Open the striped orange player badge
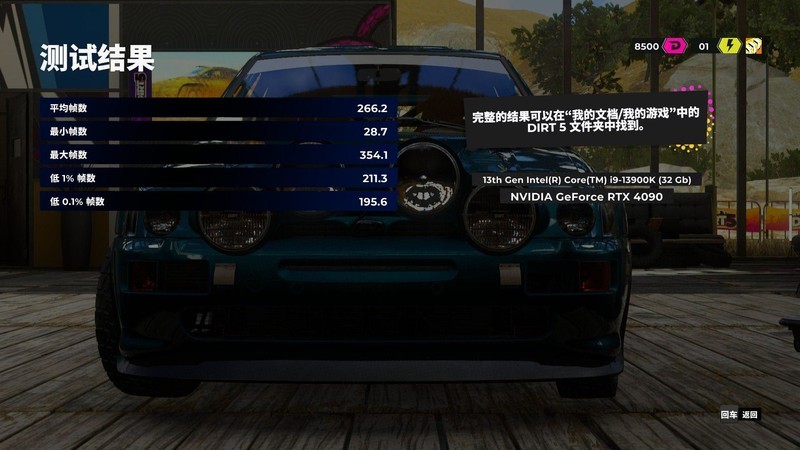 753,46
